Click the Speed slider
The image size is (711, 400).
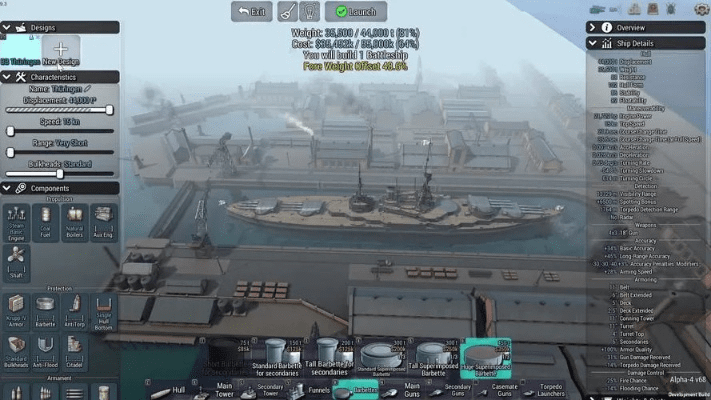click(60, 131)
